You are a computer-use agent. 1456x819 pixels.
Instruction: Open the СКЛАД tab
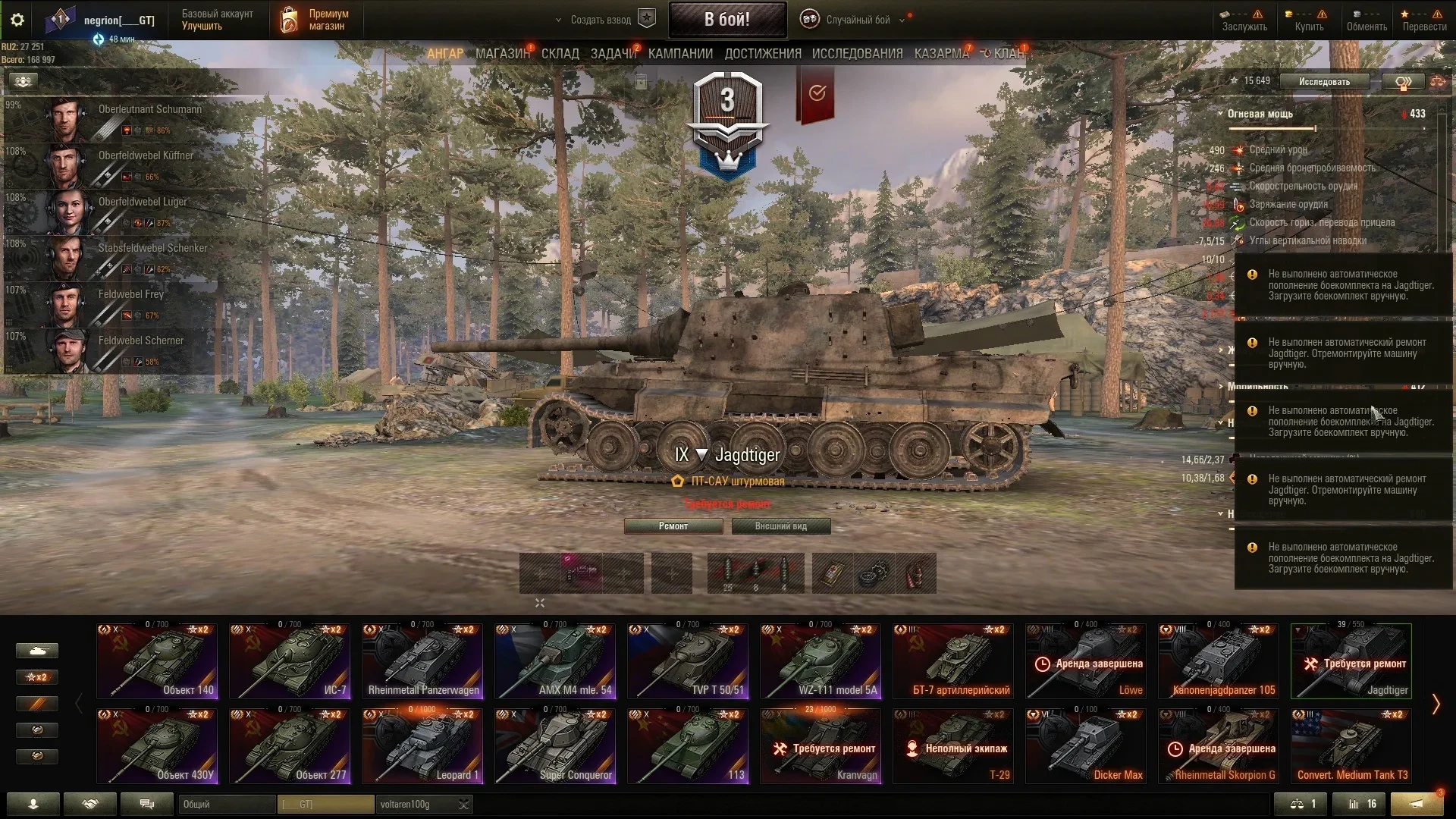pyautogui.click(x=560, y=54)
